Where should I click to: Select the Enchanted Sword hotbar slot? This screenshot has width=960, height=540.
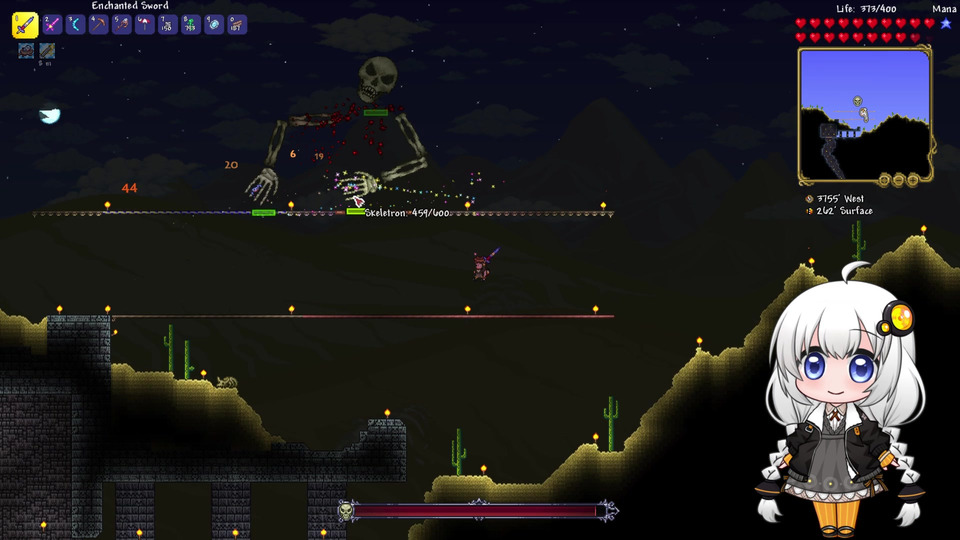(25, 25)
